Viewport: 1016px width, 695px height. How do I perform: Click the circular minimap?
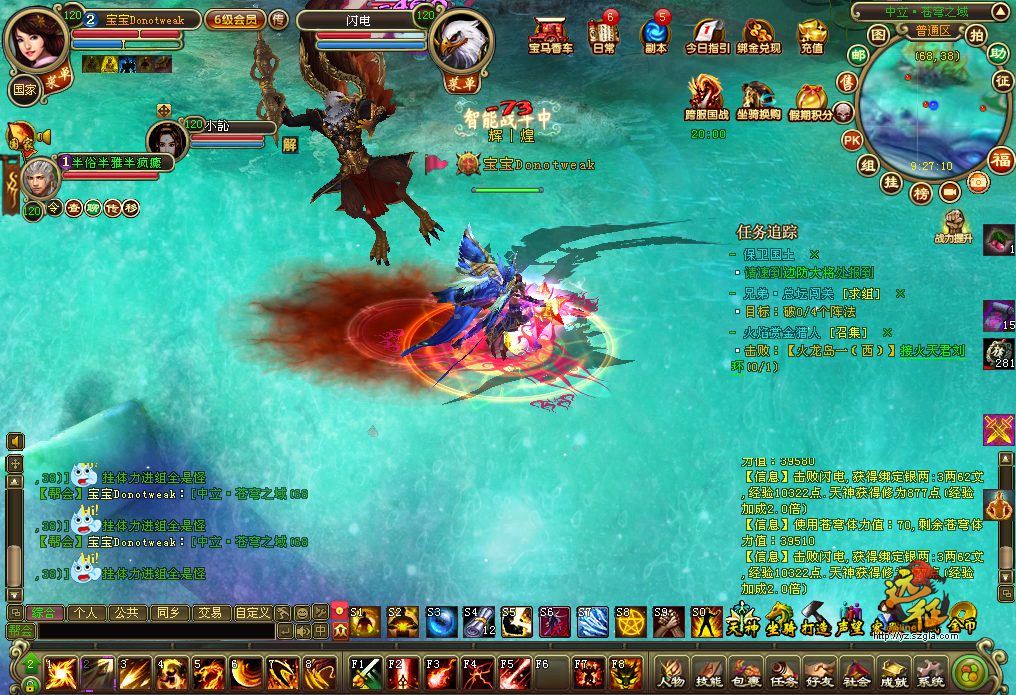pos(921,111)
